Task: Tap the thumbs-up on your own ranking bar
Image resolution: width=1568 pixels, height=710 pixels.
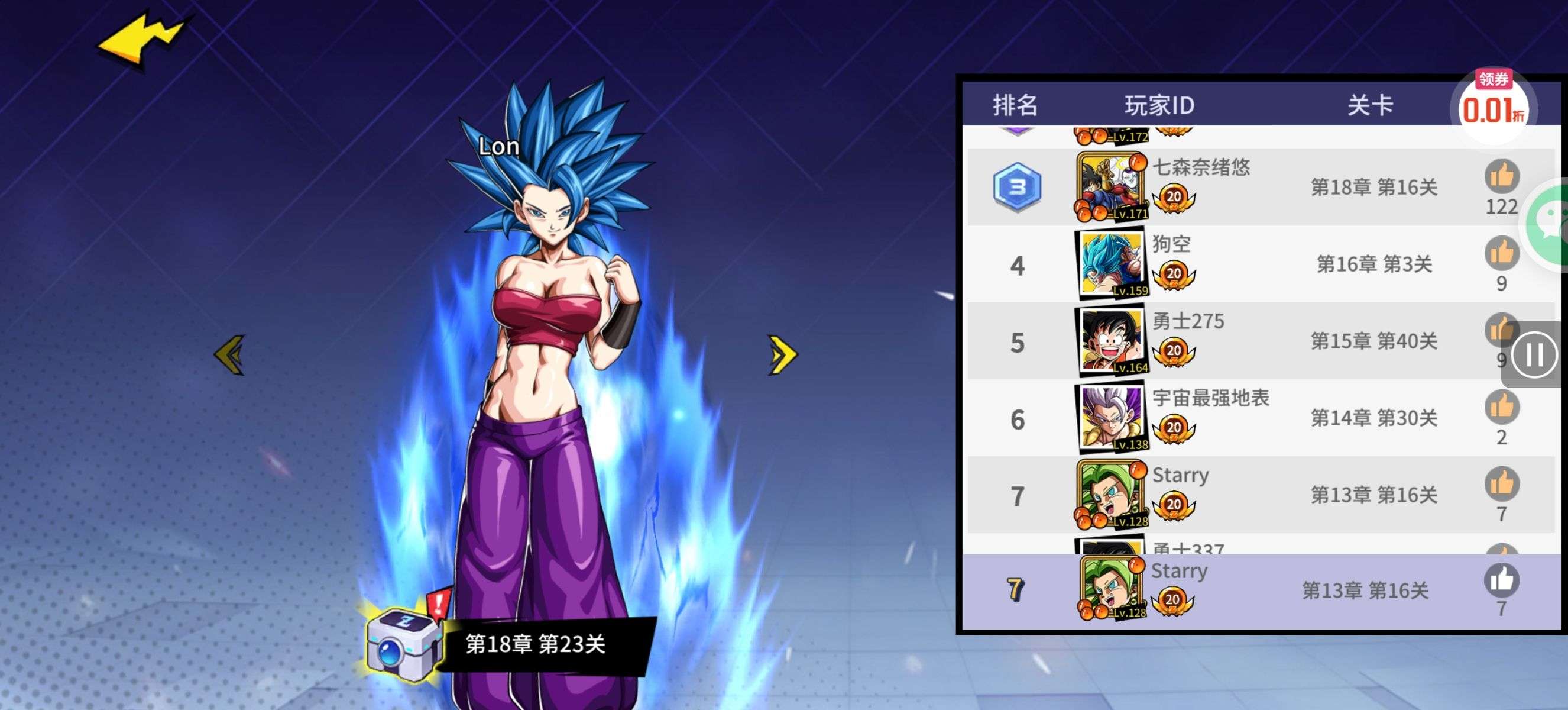Action: [1501, 580]
